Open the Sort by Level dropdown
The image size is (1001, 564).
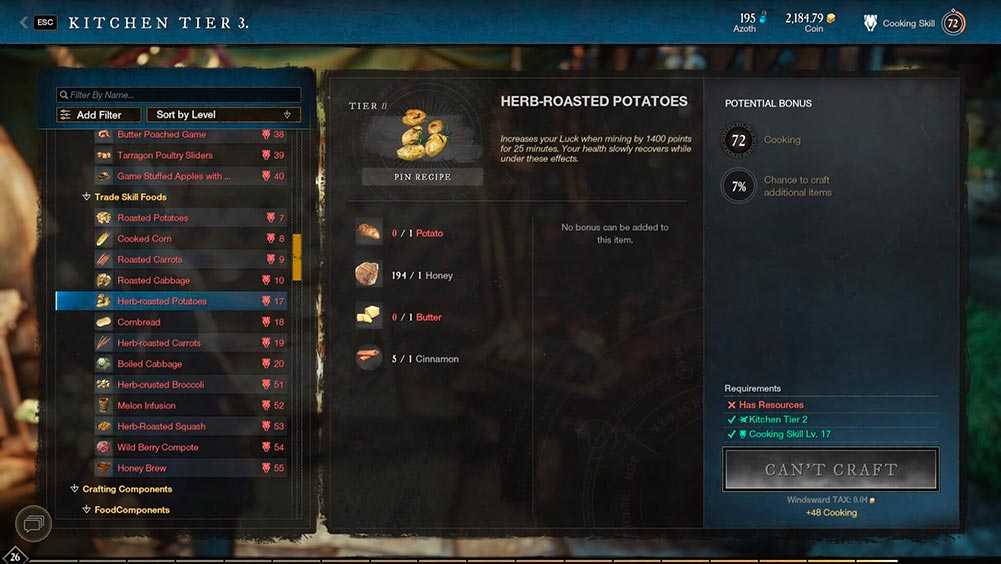pyautogui.click(x=223, y=115)
